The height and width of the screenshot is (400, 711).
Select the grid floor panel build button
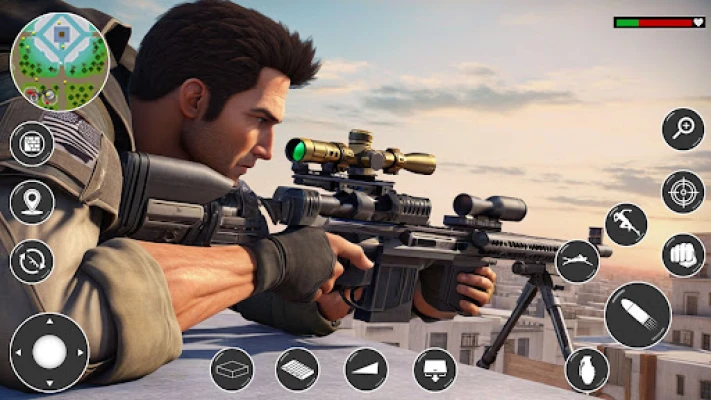click(x=297, y=369)
